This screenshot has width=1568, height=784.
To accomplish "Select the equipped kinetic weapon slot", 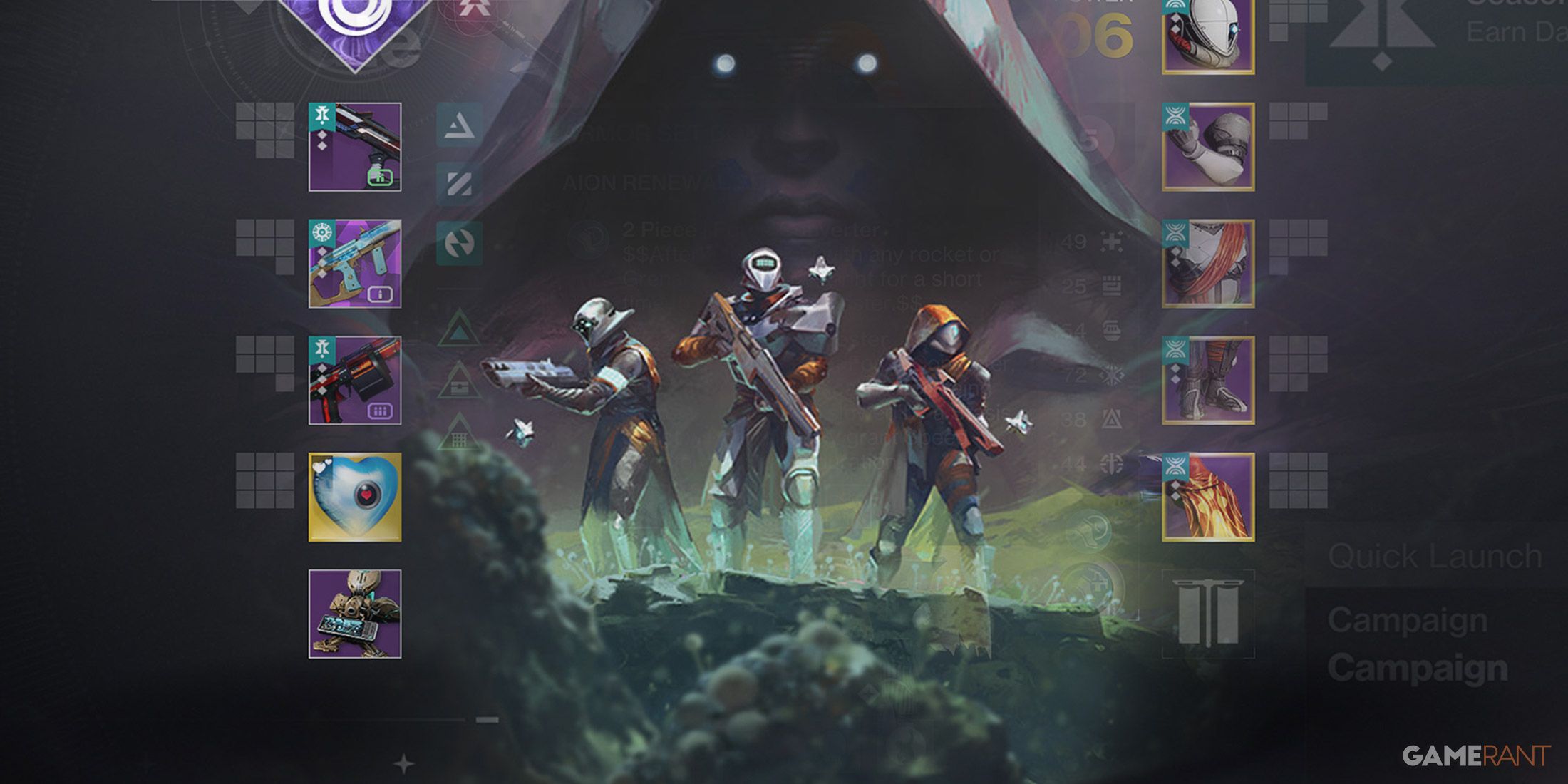I will [x=354, y=147].
